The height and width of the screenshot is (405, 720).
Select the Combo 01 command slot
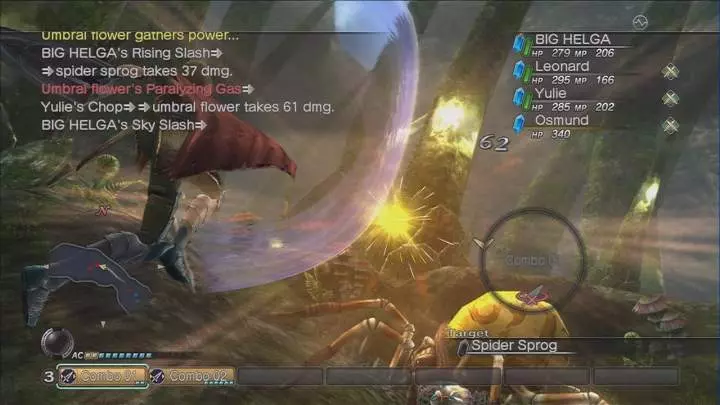click(100, 376)
